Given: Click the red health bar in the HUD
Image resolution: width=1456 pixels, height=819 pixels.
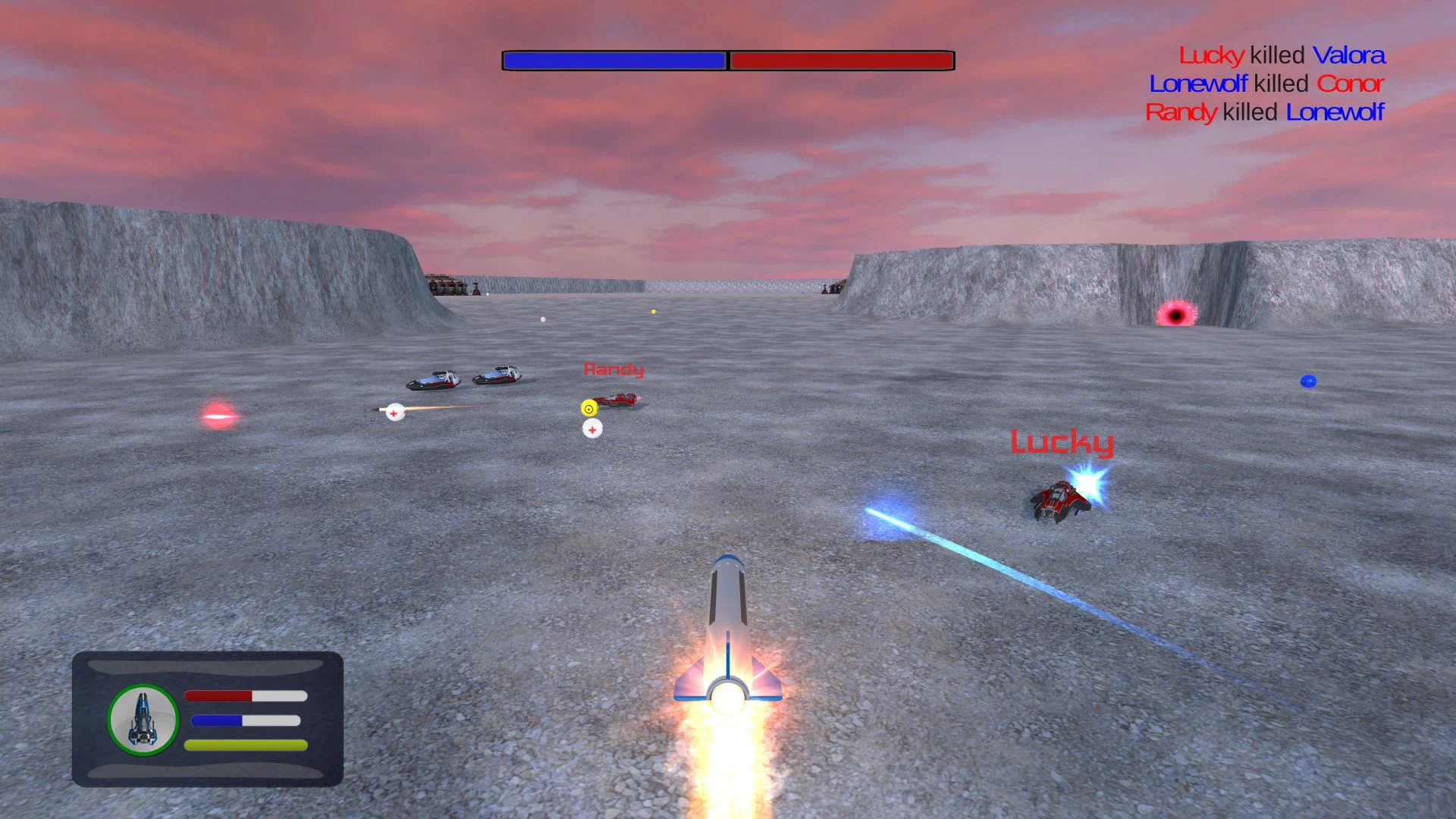Looking at the screenshot, I should (x=219, y=695).
